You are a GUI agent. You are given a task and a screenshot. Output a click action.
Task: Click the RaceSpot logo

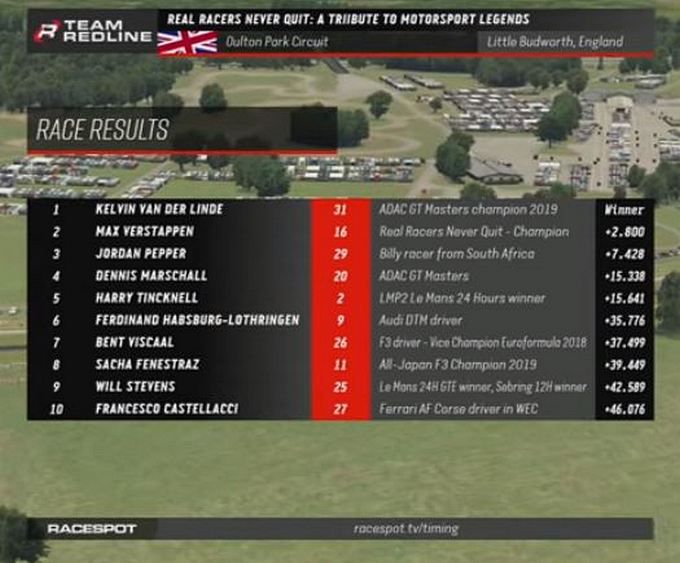[x=92, y=528]
